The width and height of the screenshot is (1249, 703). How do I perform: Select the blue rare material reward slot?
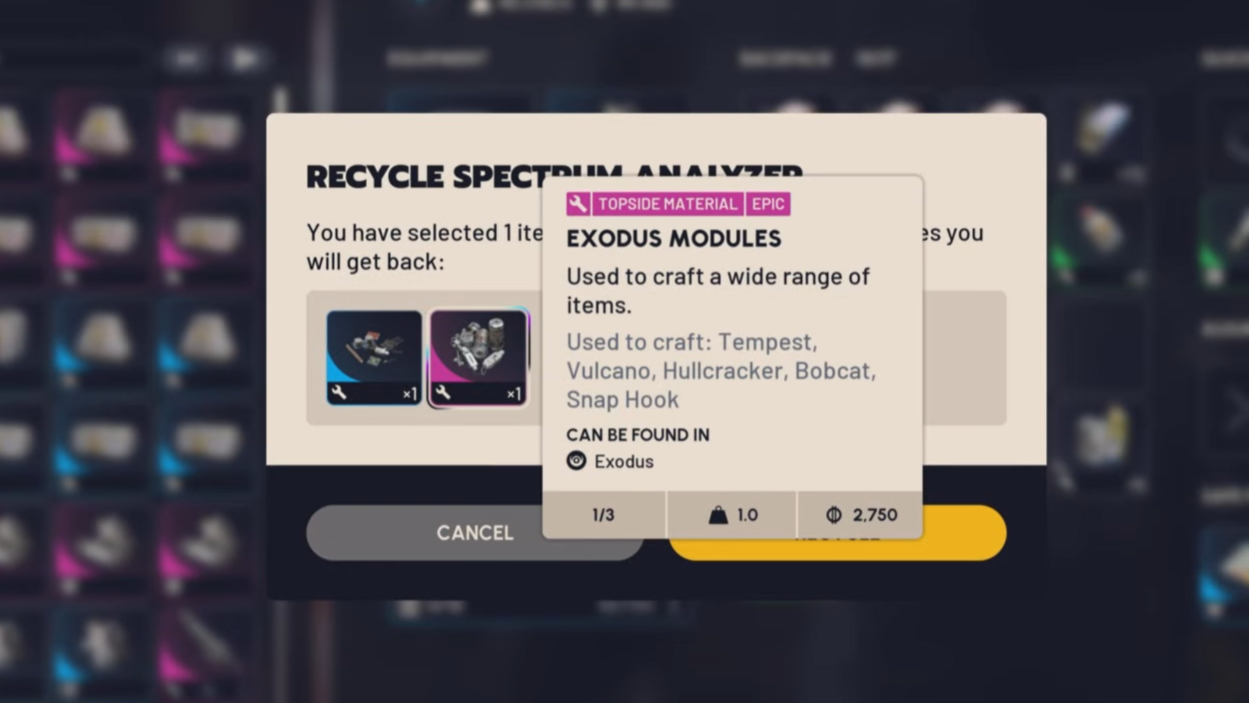pyautogui.click(x=374, y=357)
